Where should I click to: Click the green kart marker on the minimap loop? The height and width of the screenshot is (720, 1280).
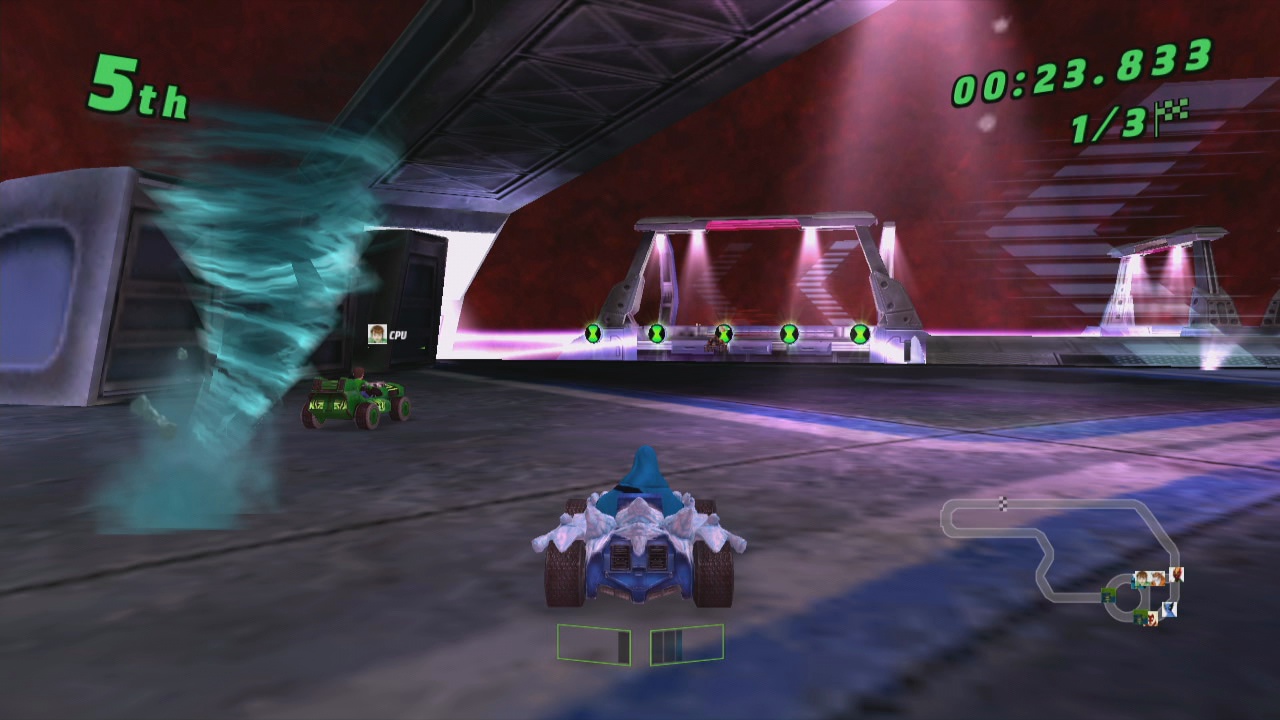click(1108, 596)
